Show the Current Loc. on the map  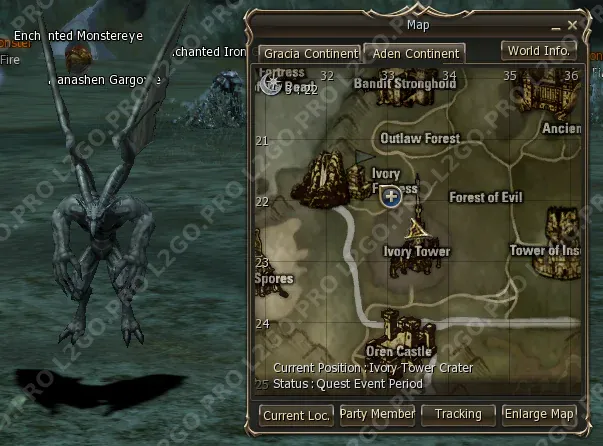point(296,414)
